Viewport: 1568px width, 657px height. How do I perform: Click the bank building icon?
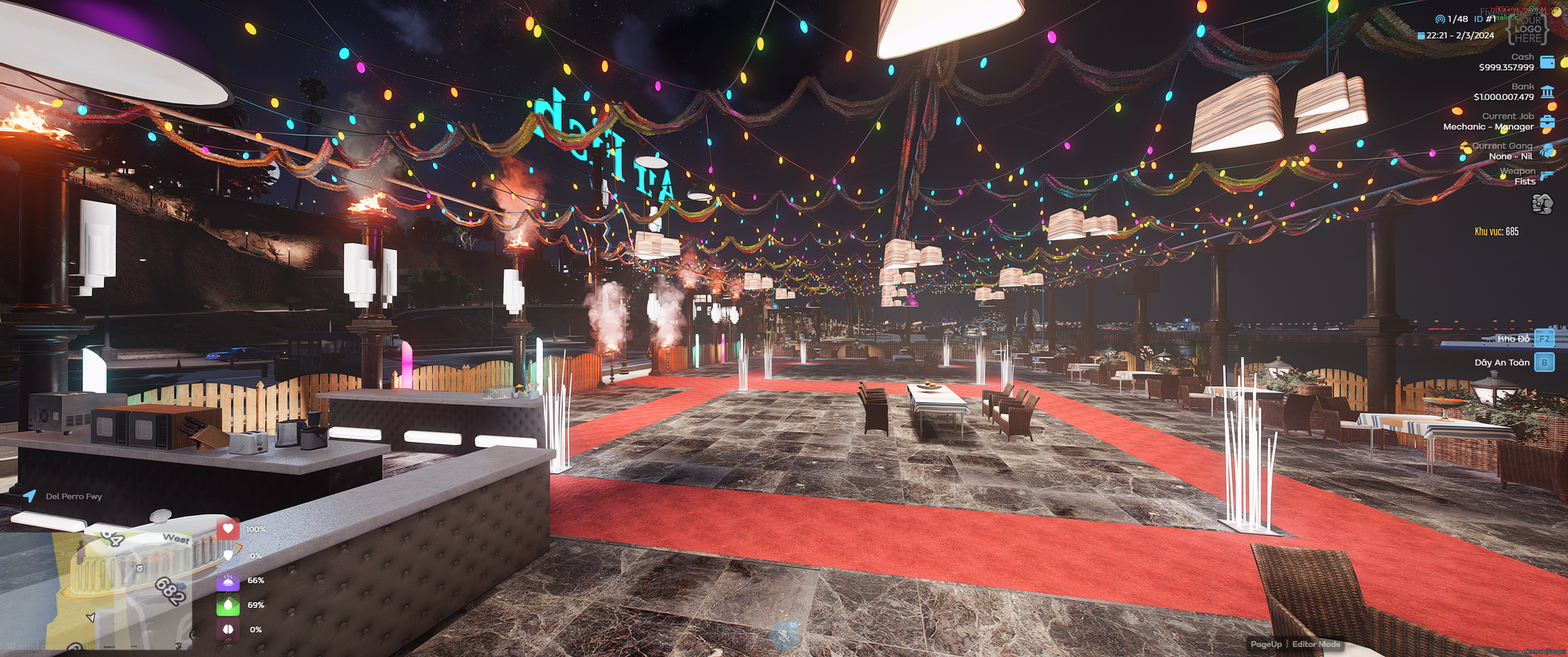(1547, 92)
